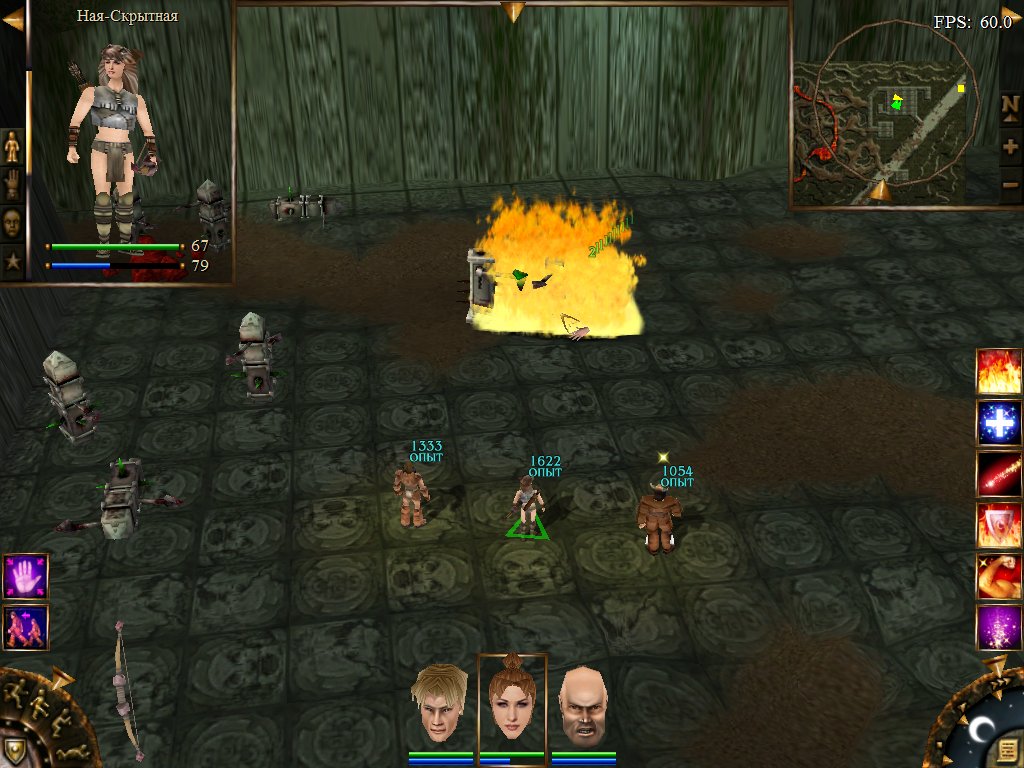Zoom out the minimap with minus
The image size is (1024, 768).
pos(1010,185)
